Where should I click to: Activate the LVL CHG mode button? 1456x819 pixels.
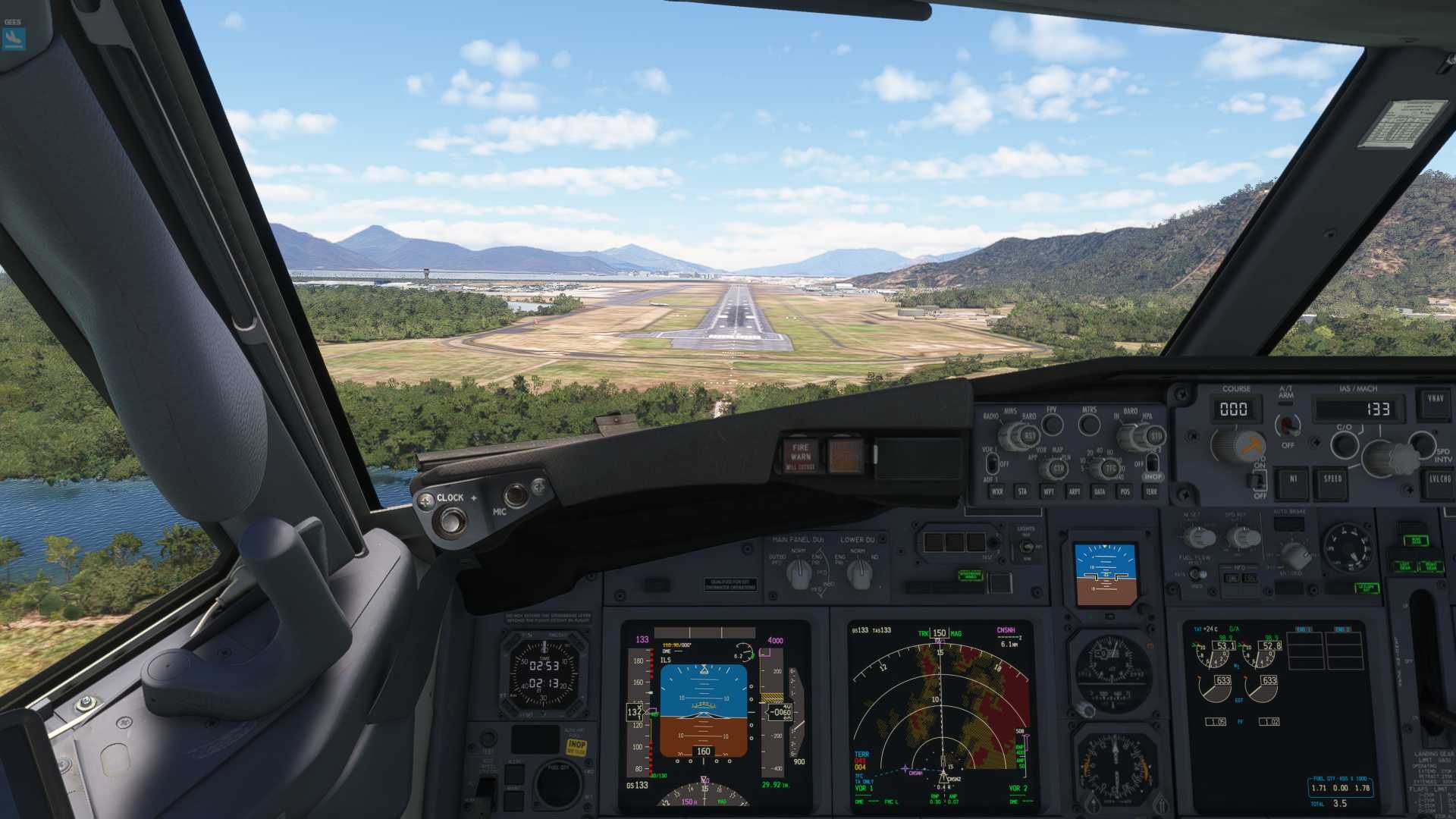[x=1439, y=480]
